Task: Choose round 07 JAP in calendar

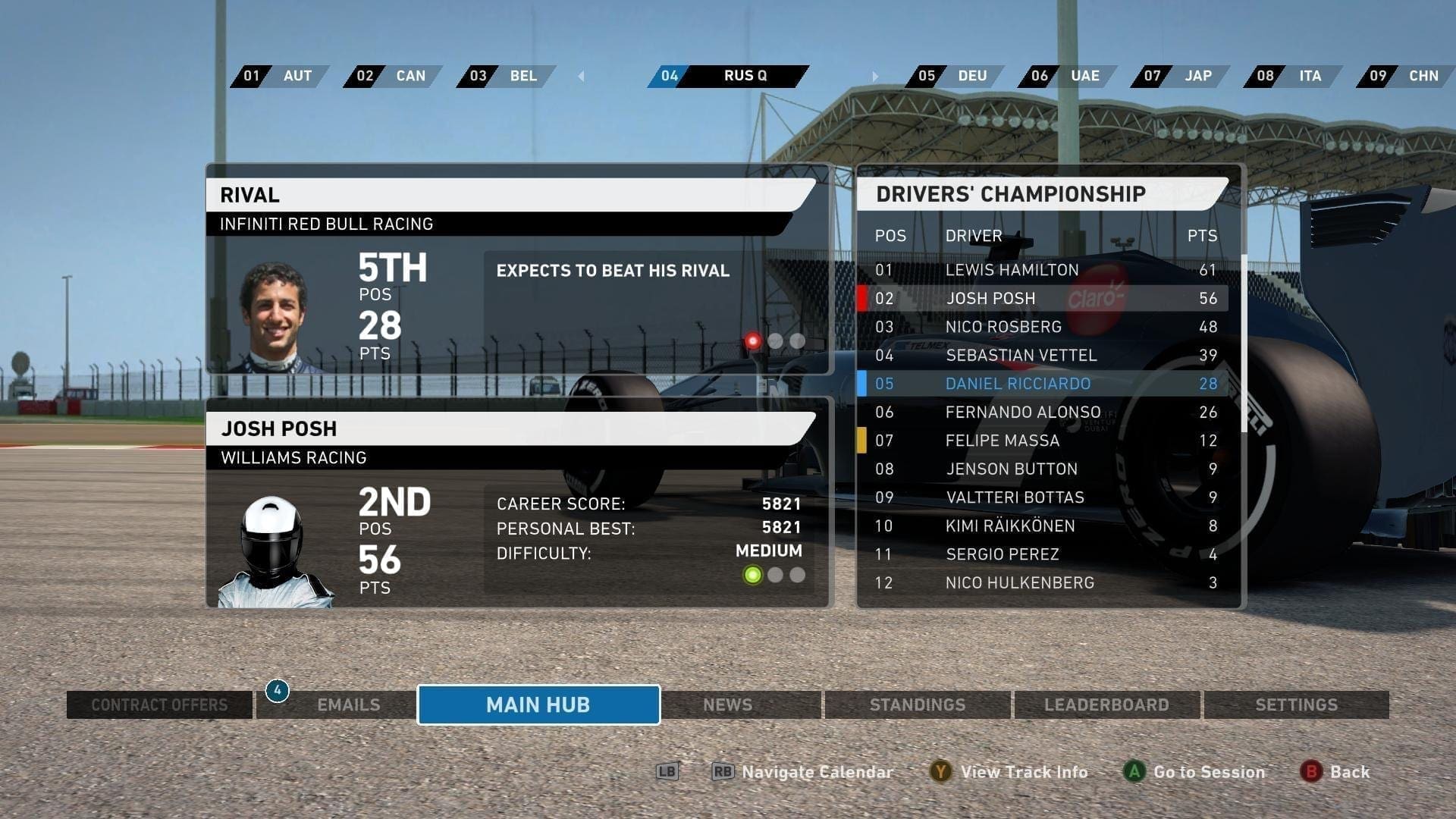Action: point(1180,76)
